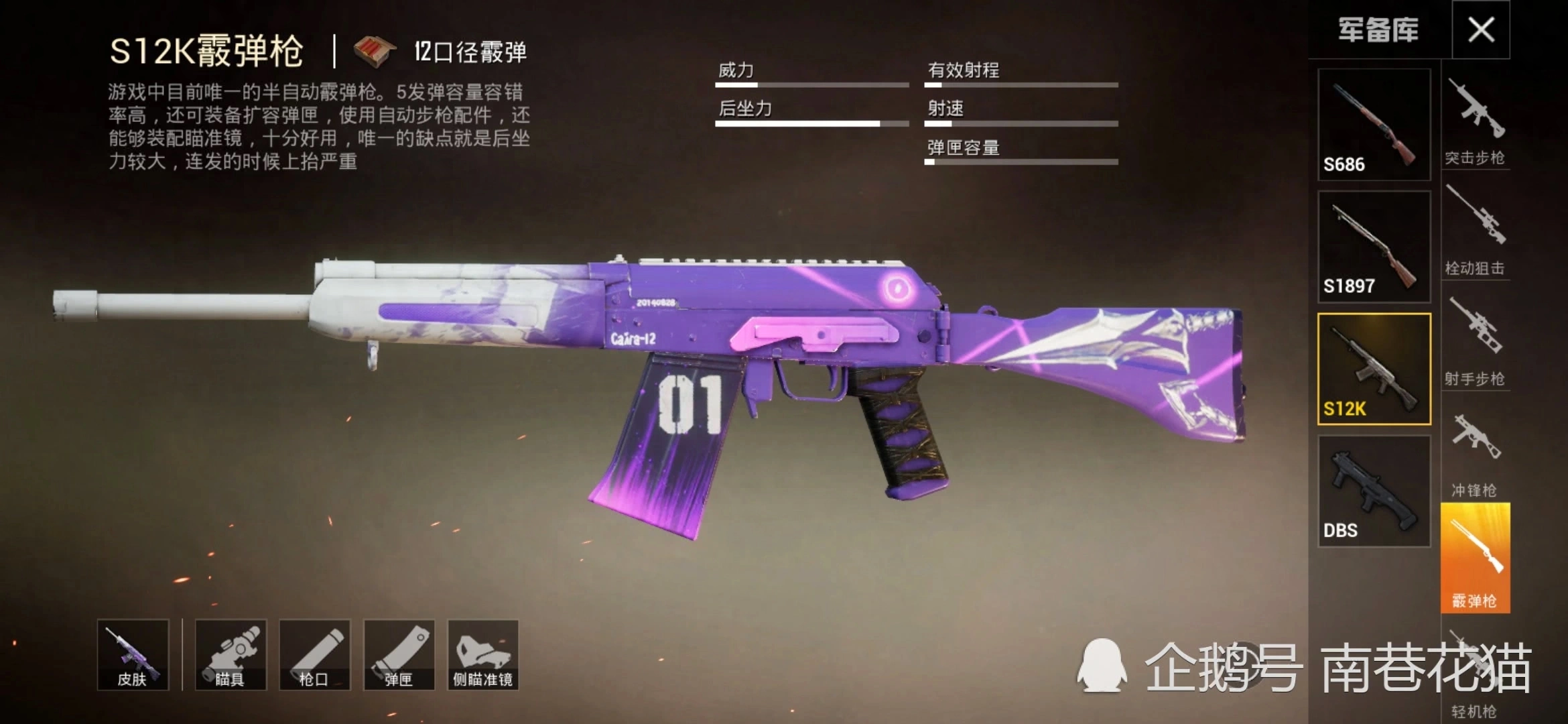Select the 侧瞄准镜 canted sight slot
1568x724 pixels.
(x=482, y=655)
